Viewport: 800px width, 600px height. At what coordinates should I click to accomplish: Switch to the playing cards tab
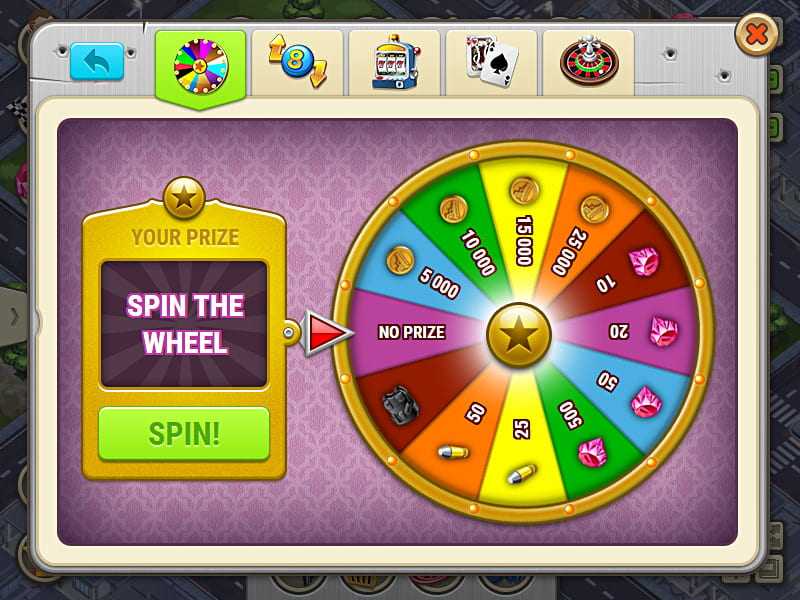(490, 63)
